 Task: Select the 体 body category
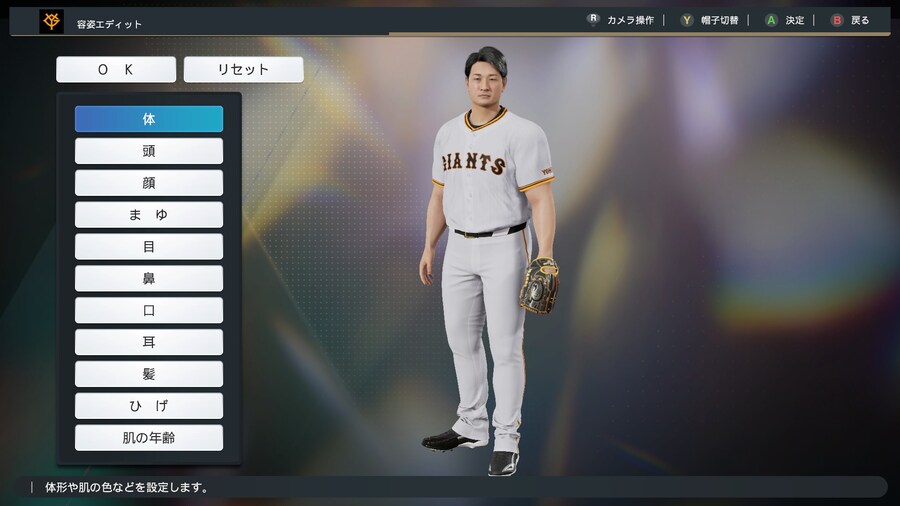pos(149,119)
